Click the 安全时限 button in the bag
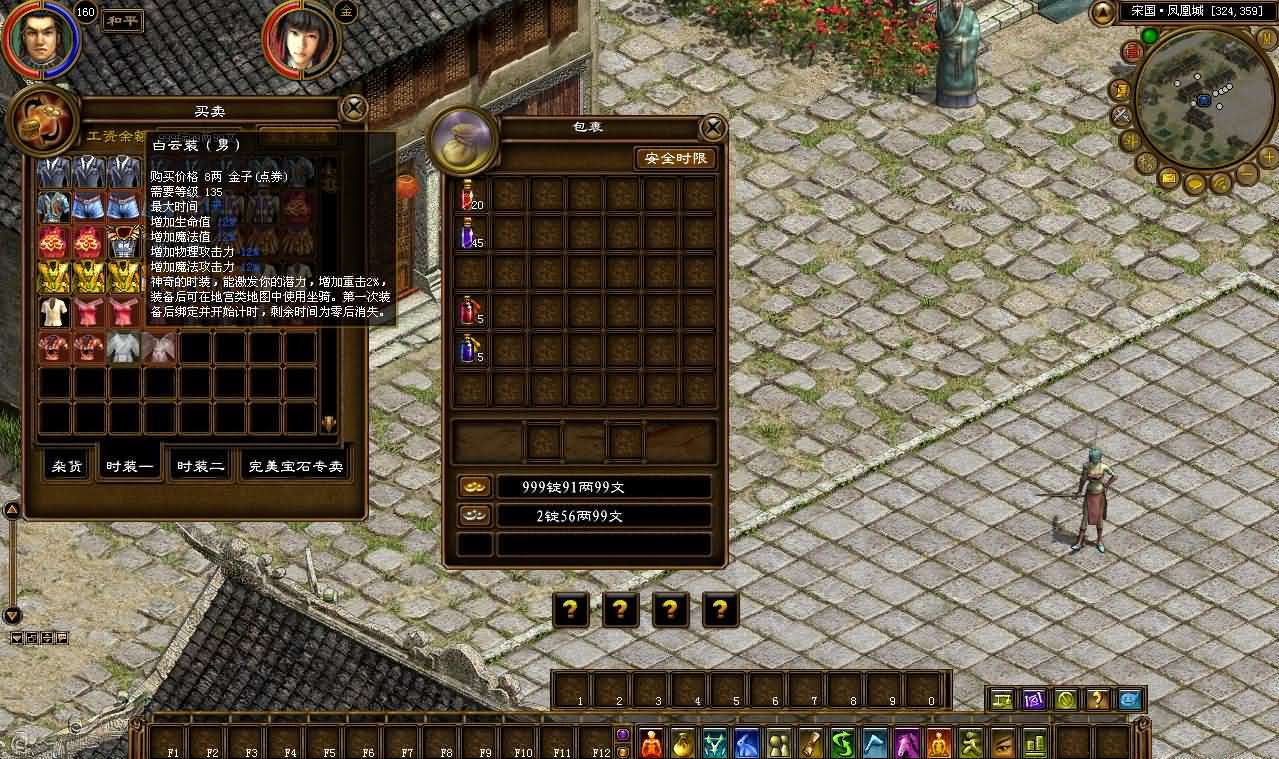This screenshot has width=1279, height=759. (x=676, y=158)
